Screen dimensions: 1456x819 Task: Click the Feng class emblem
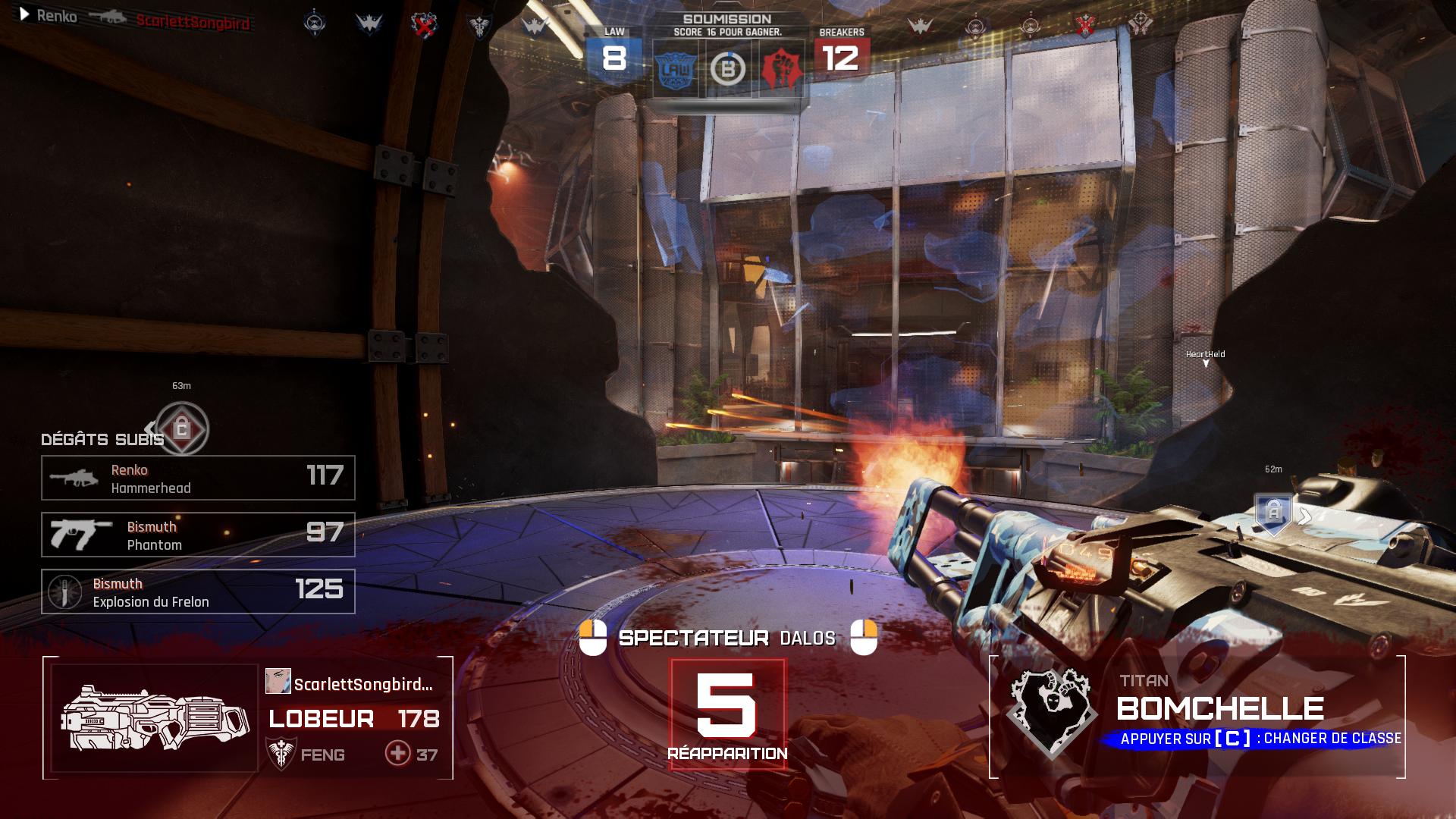pyautogui.click(x=281, y=754)
